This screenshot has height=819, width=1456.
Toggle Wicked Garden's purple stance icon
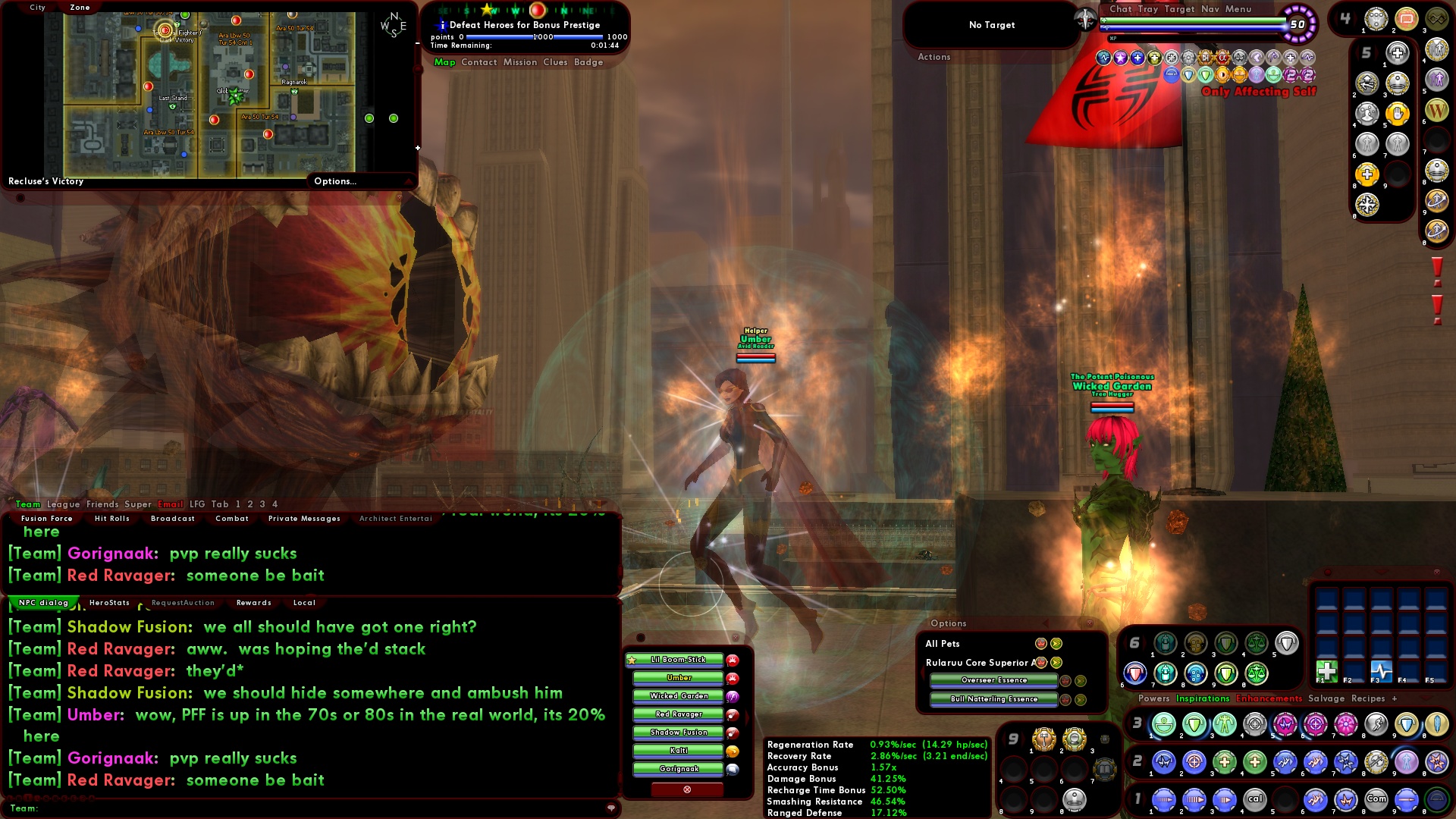pos(733,697)
